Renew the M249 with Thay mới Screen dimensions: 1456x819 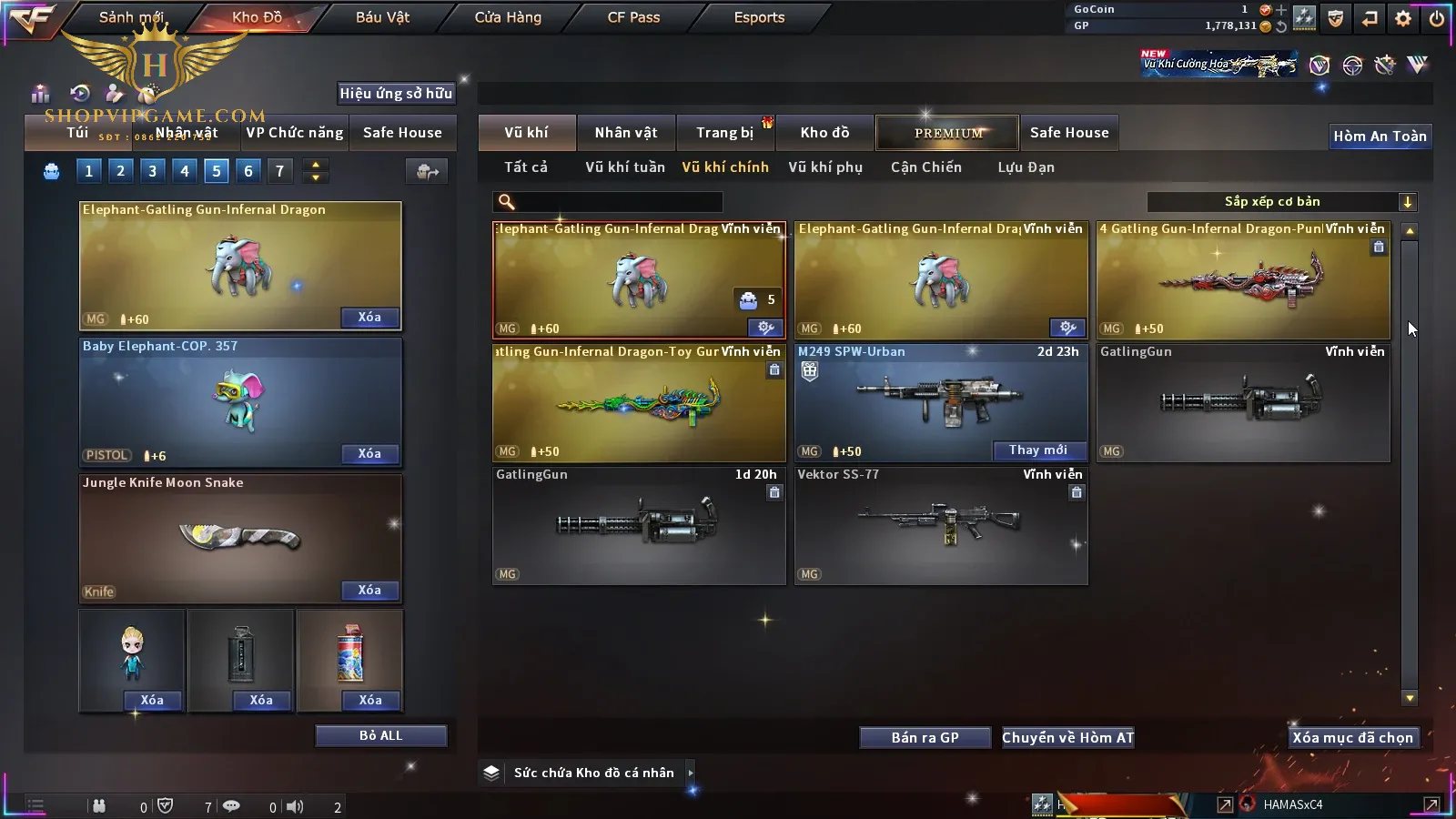[1037, 450]
